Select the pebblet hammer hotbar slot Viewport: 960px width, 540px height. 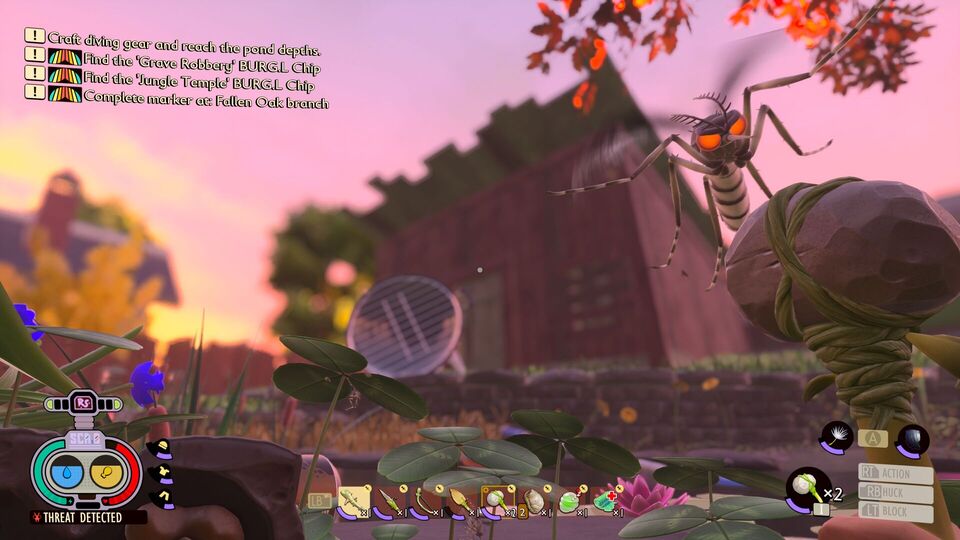(x=497, y=499)
